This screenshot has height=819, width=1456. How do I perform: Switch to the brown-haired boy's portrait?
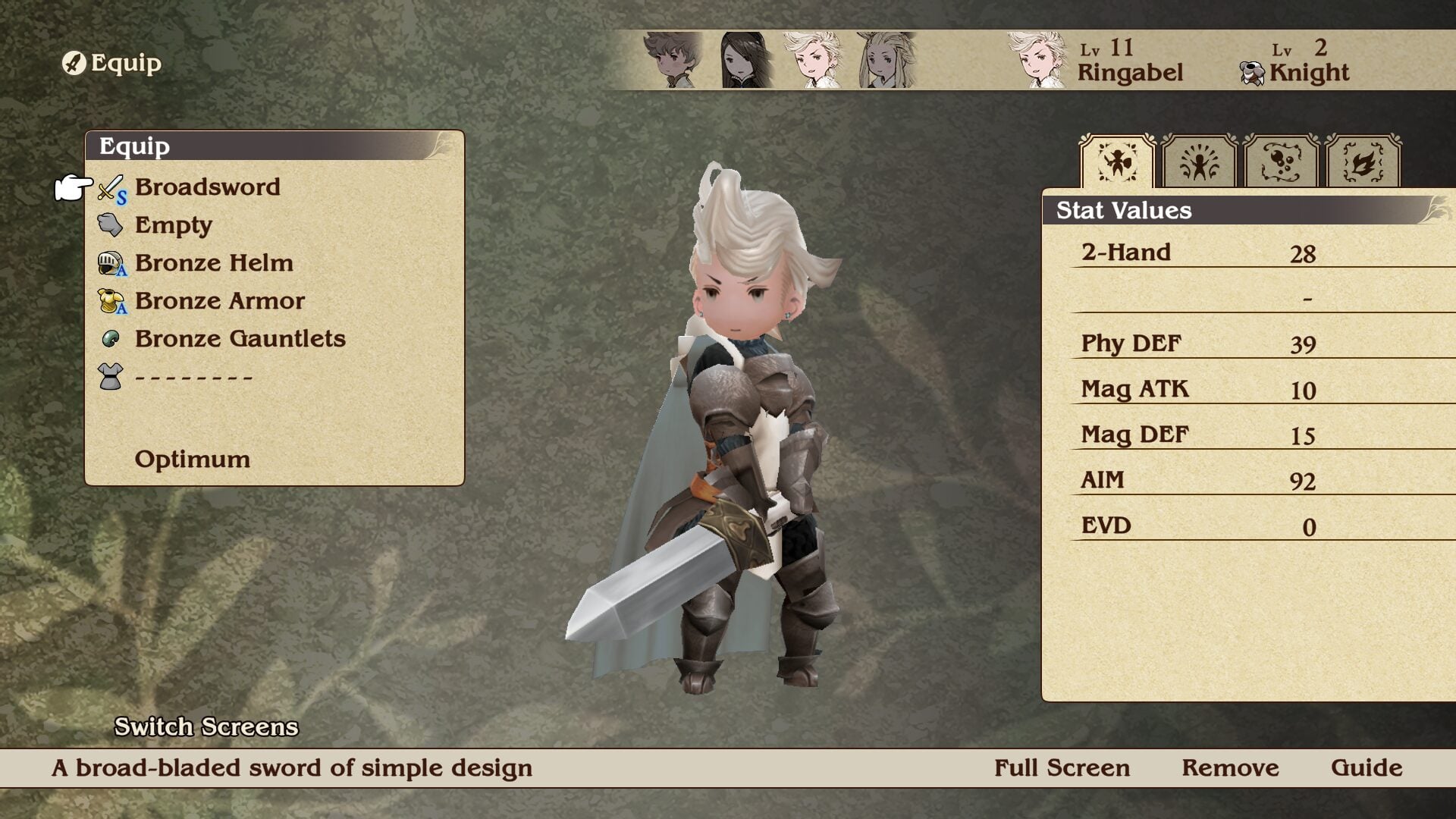pyautogui.click(x=673, y=60)
